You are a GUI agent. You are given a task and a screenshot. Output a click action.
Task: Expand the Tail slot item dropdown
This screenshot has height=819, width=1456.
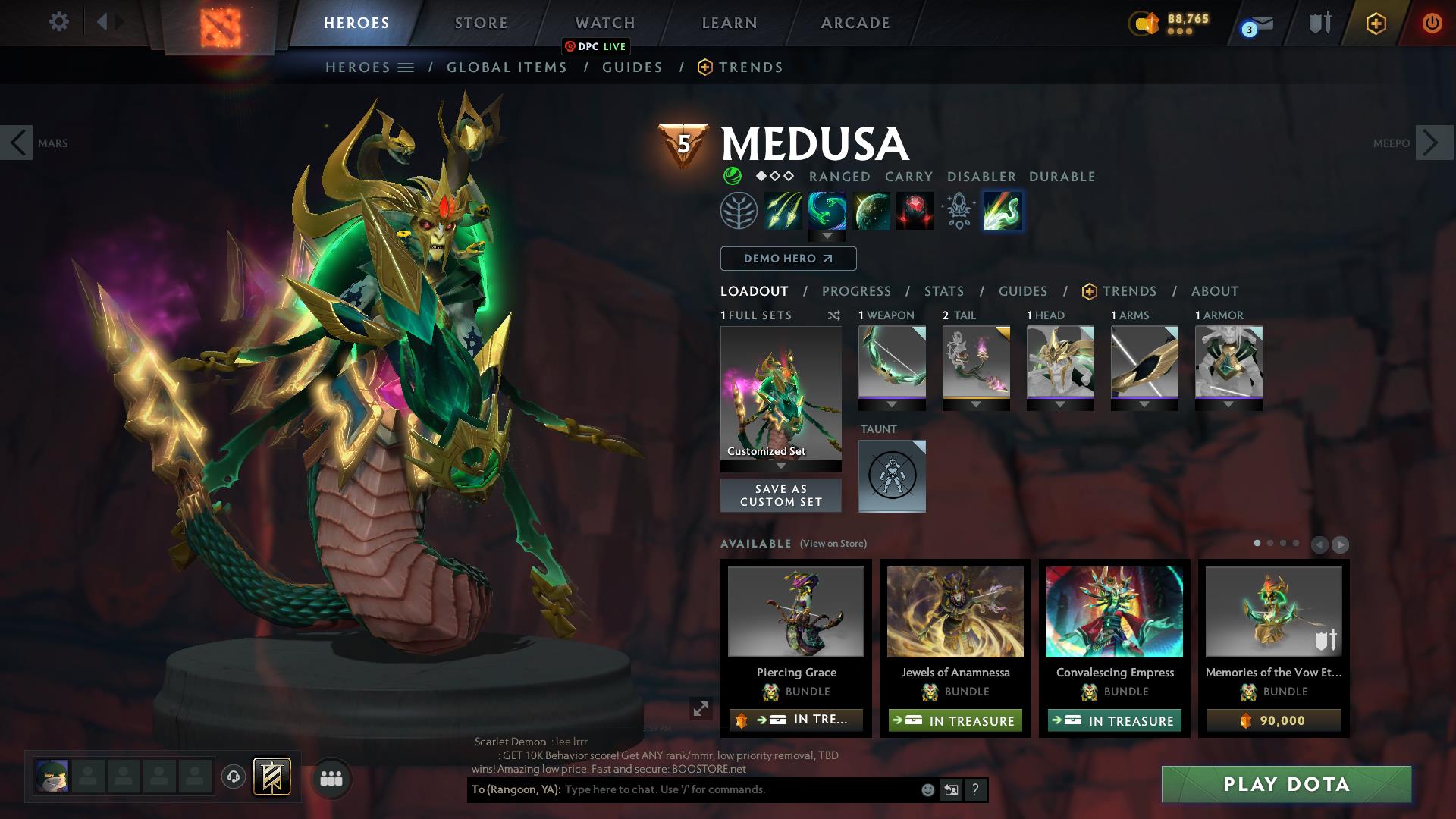point(976,404)
